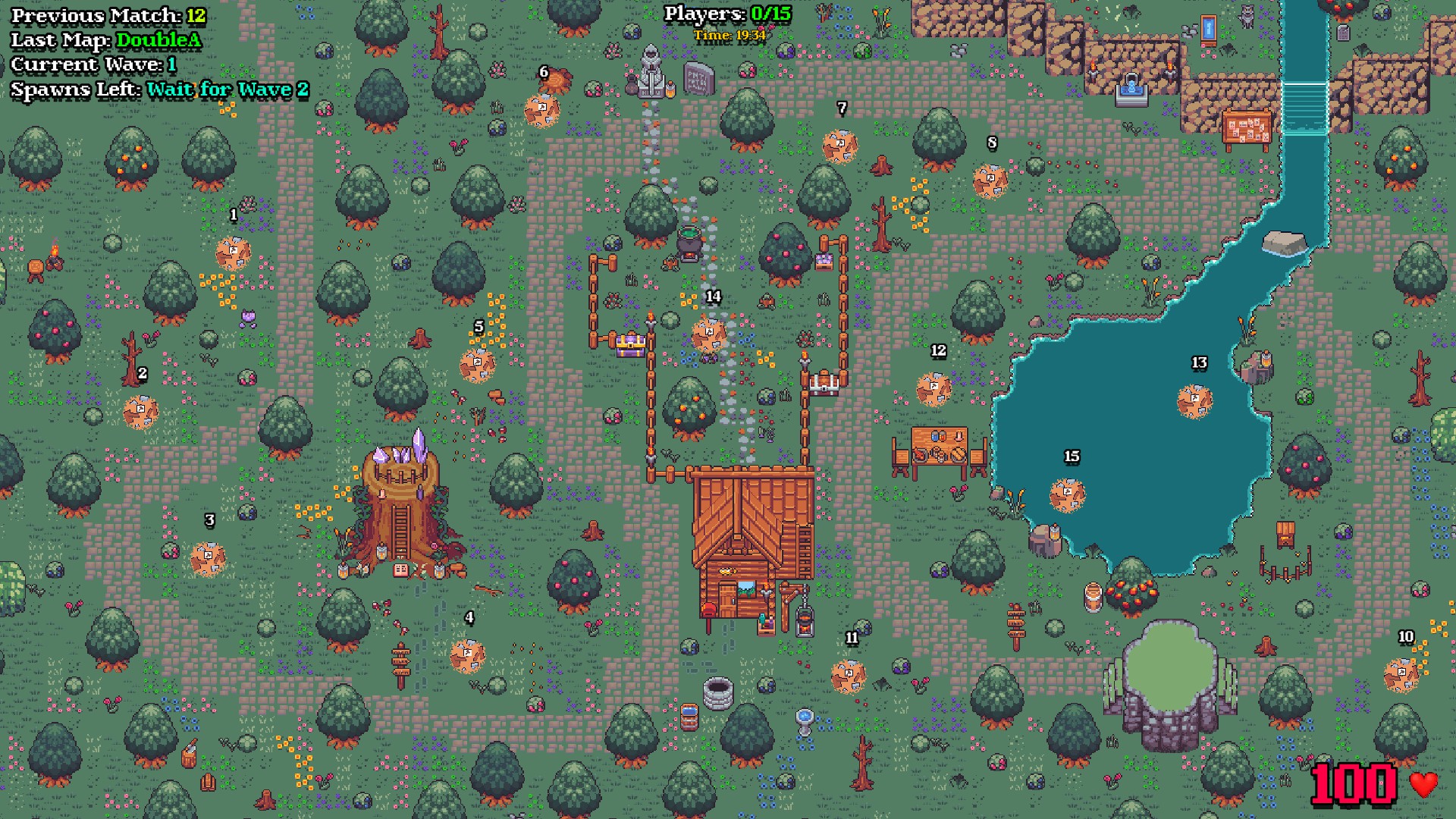
Task: Pick spot number 5
Action: click(478, 365)
